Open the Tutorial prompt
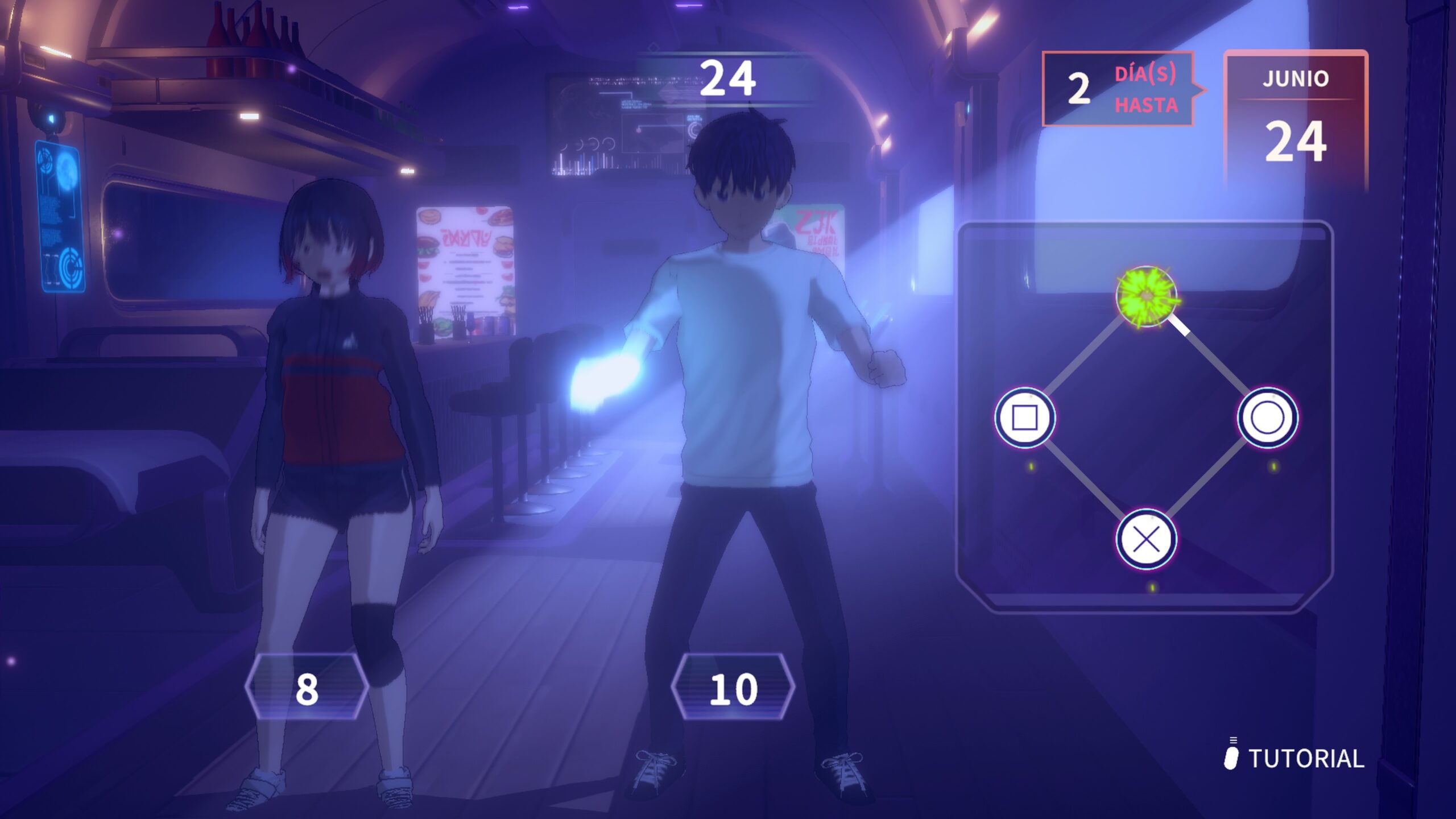The image size is (1456, 819). pos(1295,758)
